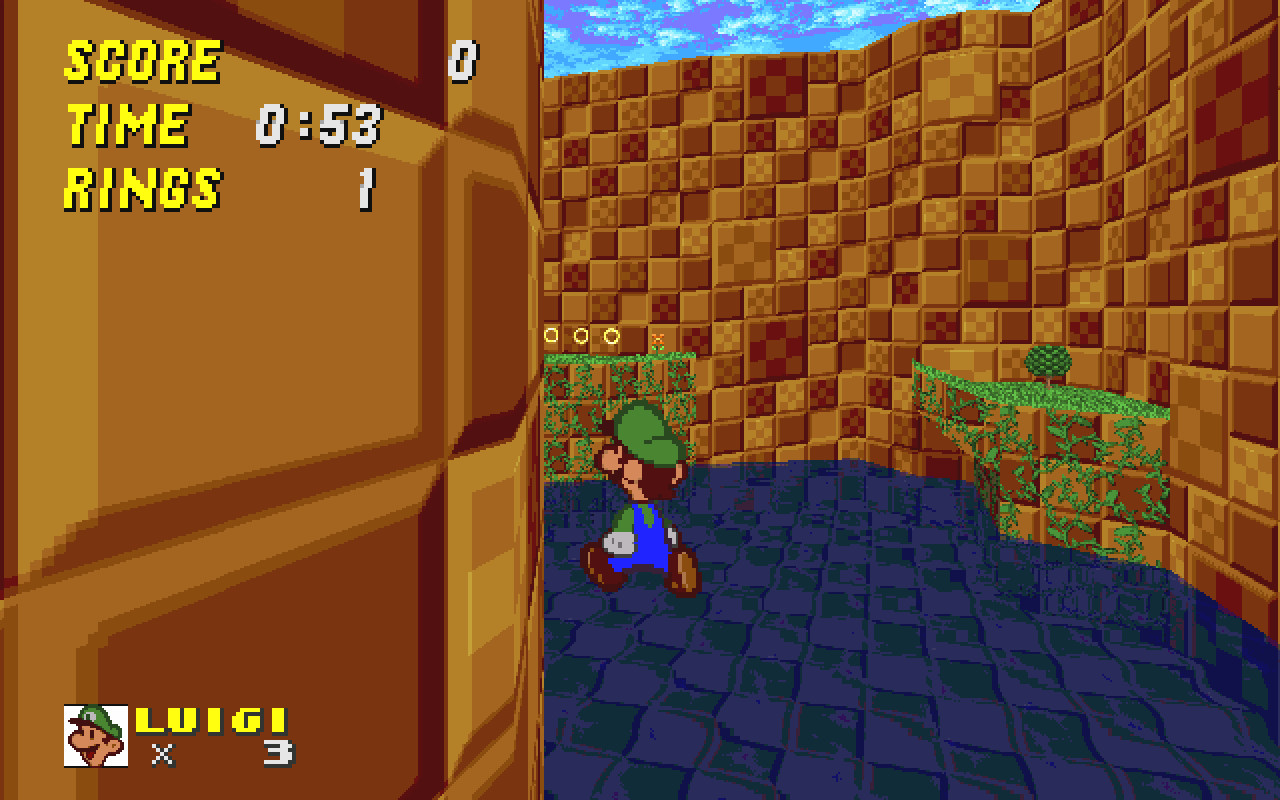Click the TIME display showing 0:53
Viewport: 1280px width, 800px height.
(318, 126)
